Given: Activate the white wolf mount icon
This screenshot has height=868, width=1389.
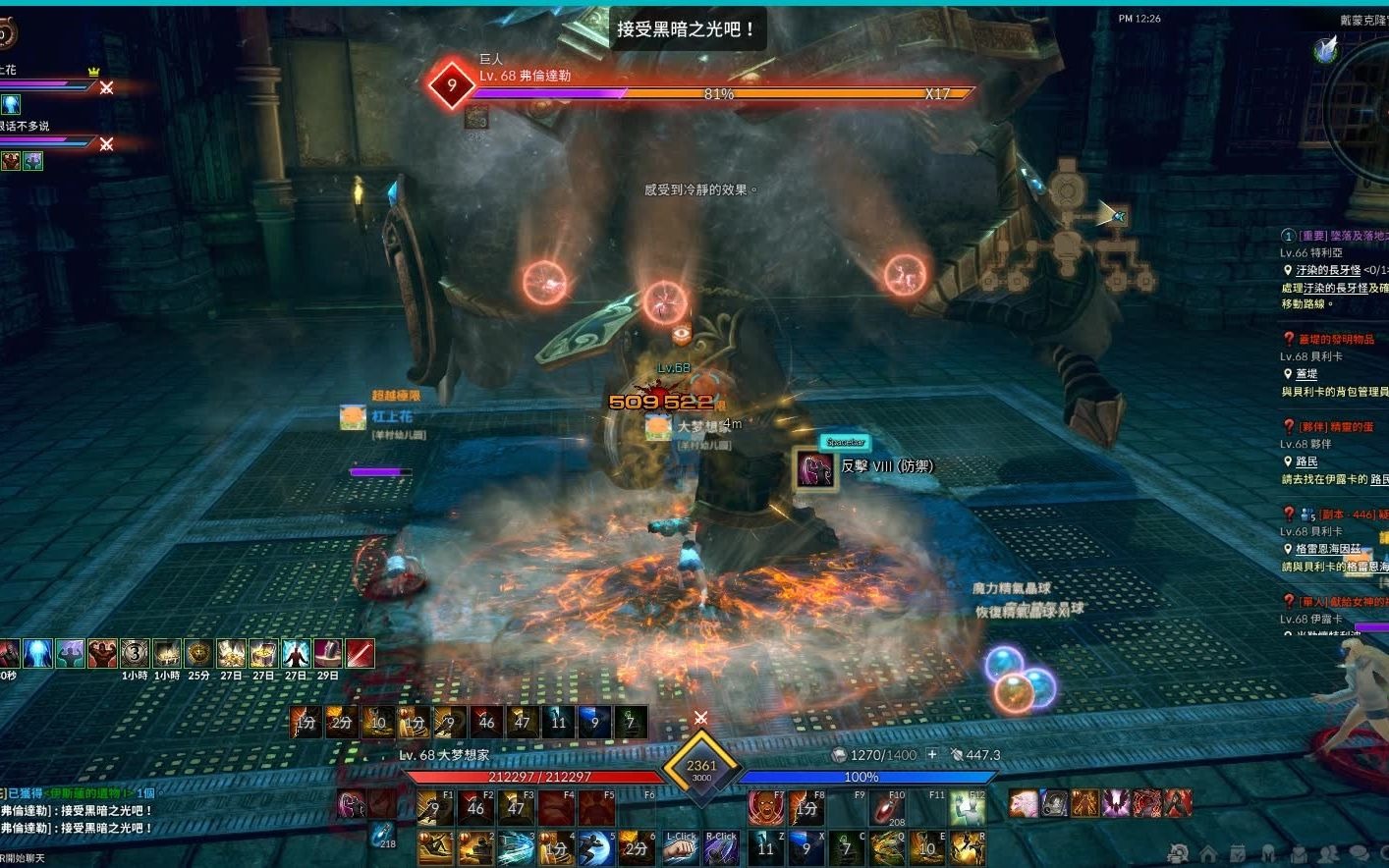Looking at the screenshot, I should tap(1024, 803).
